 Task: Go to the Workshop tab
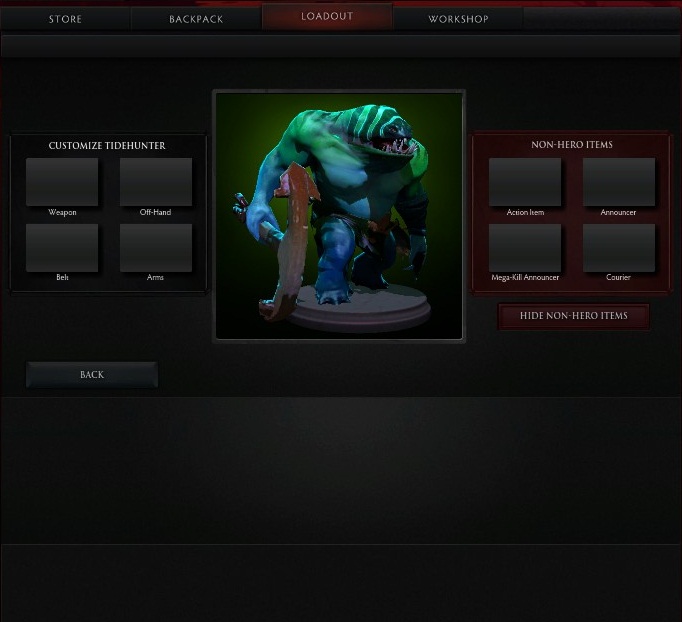[458, 19]
